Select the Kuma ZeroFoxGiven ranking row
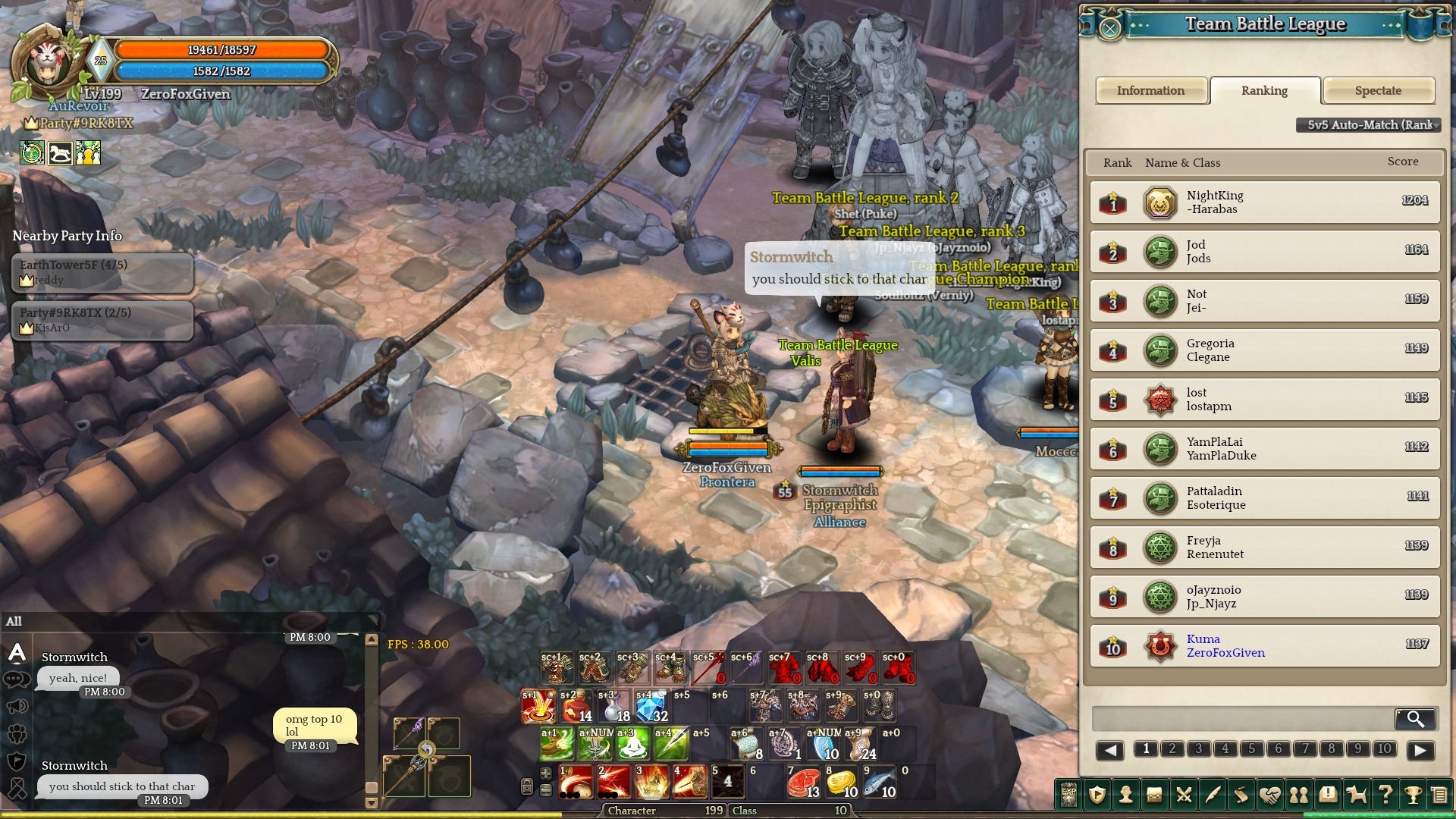Screen dimensions: 1456x819 point(1264,646)
